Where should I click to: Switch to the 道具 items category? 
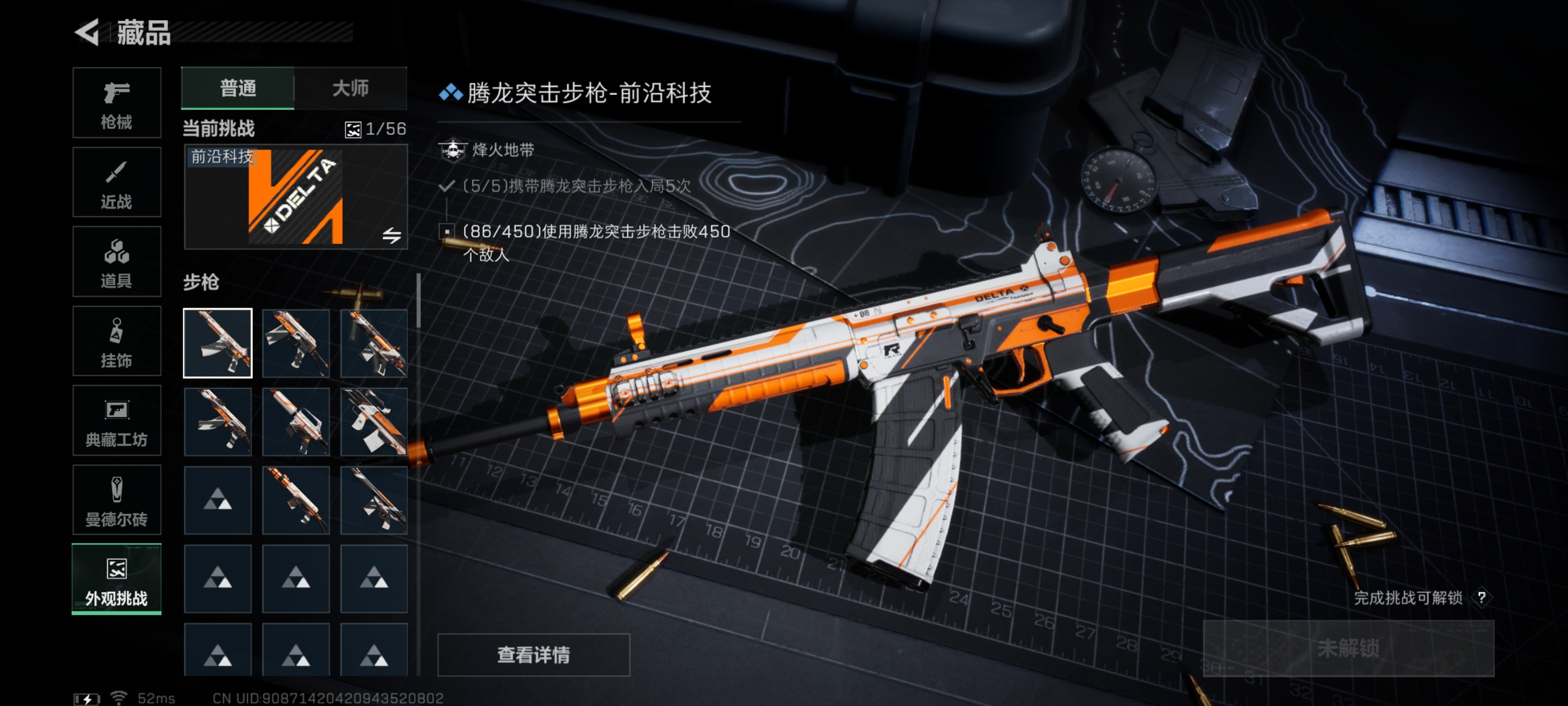point(116,262)
